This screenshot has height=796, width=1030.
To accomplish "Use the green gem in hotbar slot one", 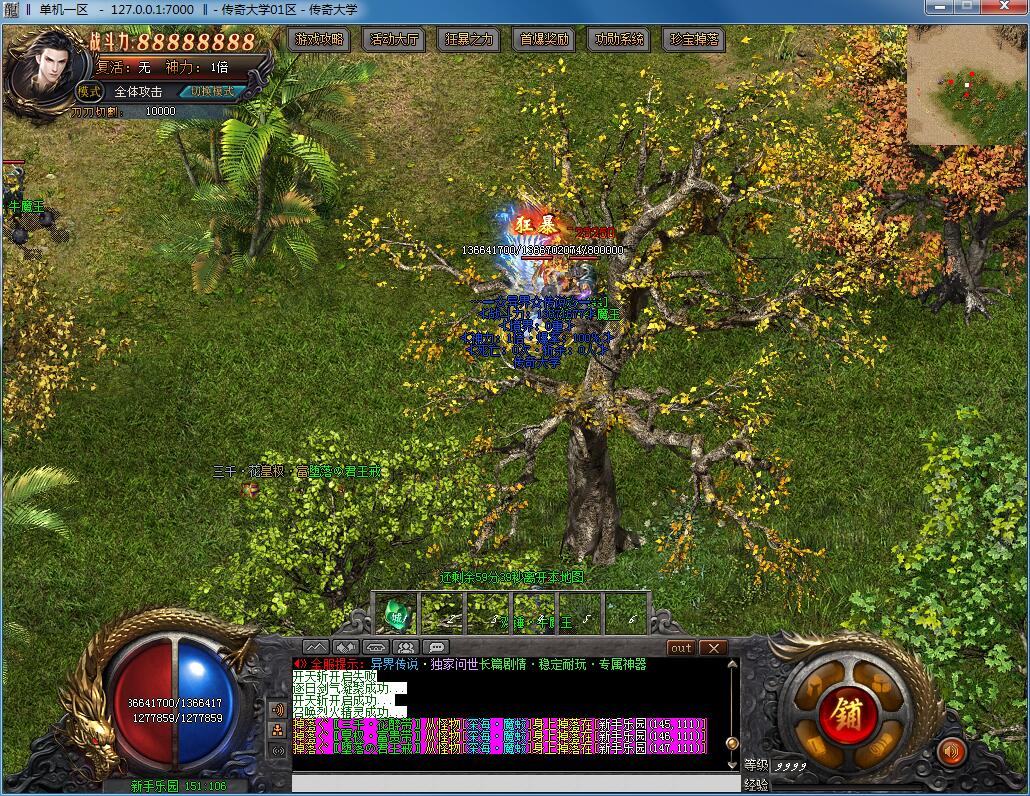I will click(397, 615).
